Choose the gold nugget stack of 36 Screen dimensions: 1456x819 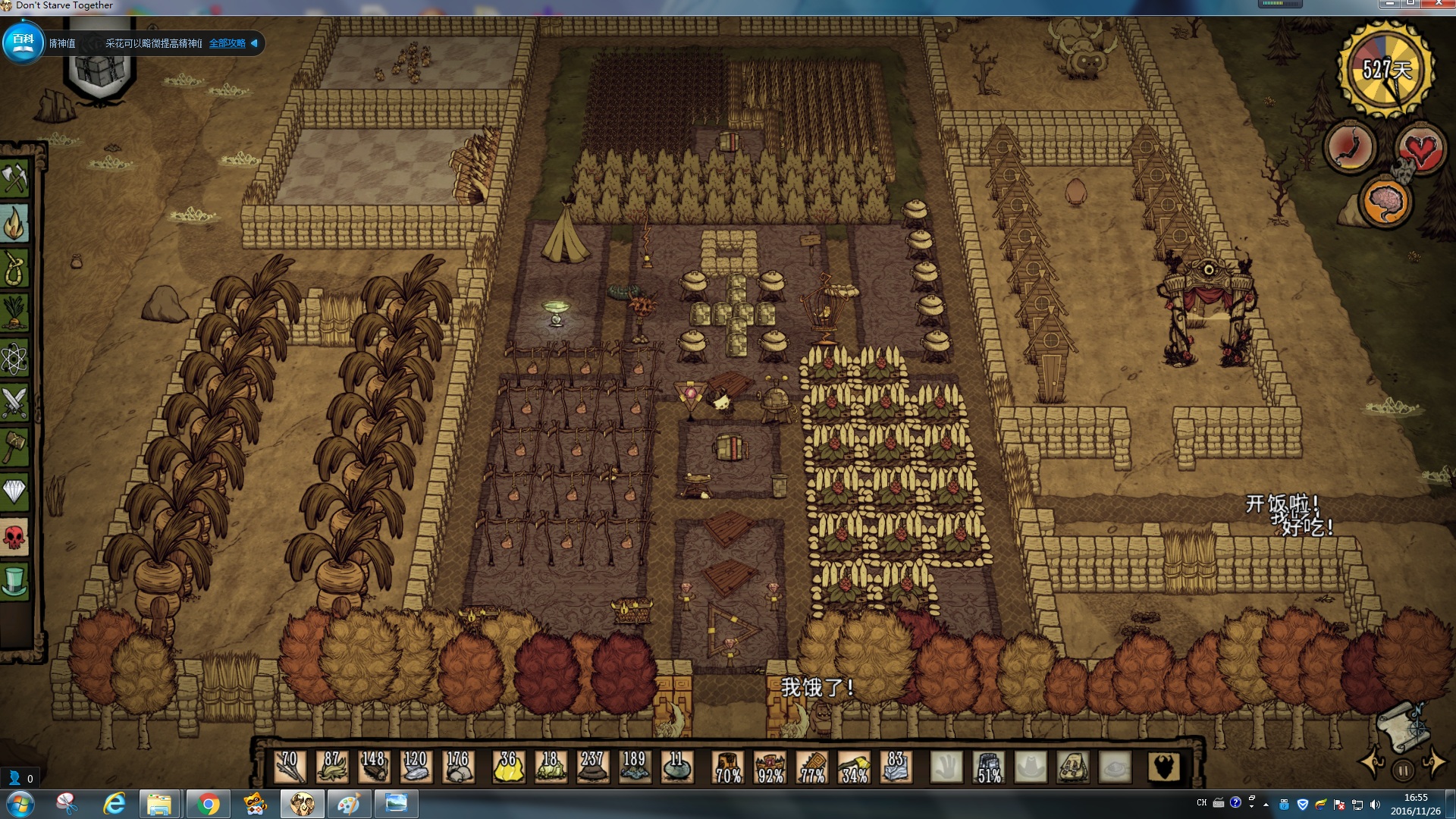pyautogui.click(x=508, y=767)
